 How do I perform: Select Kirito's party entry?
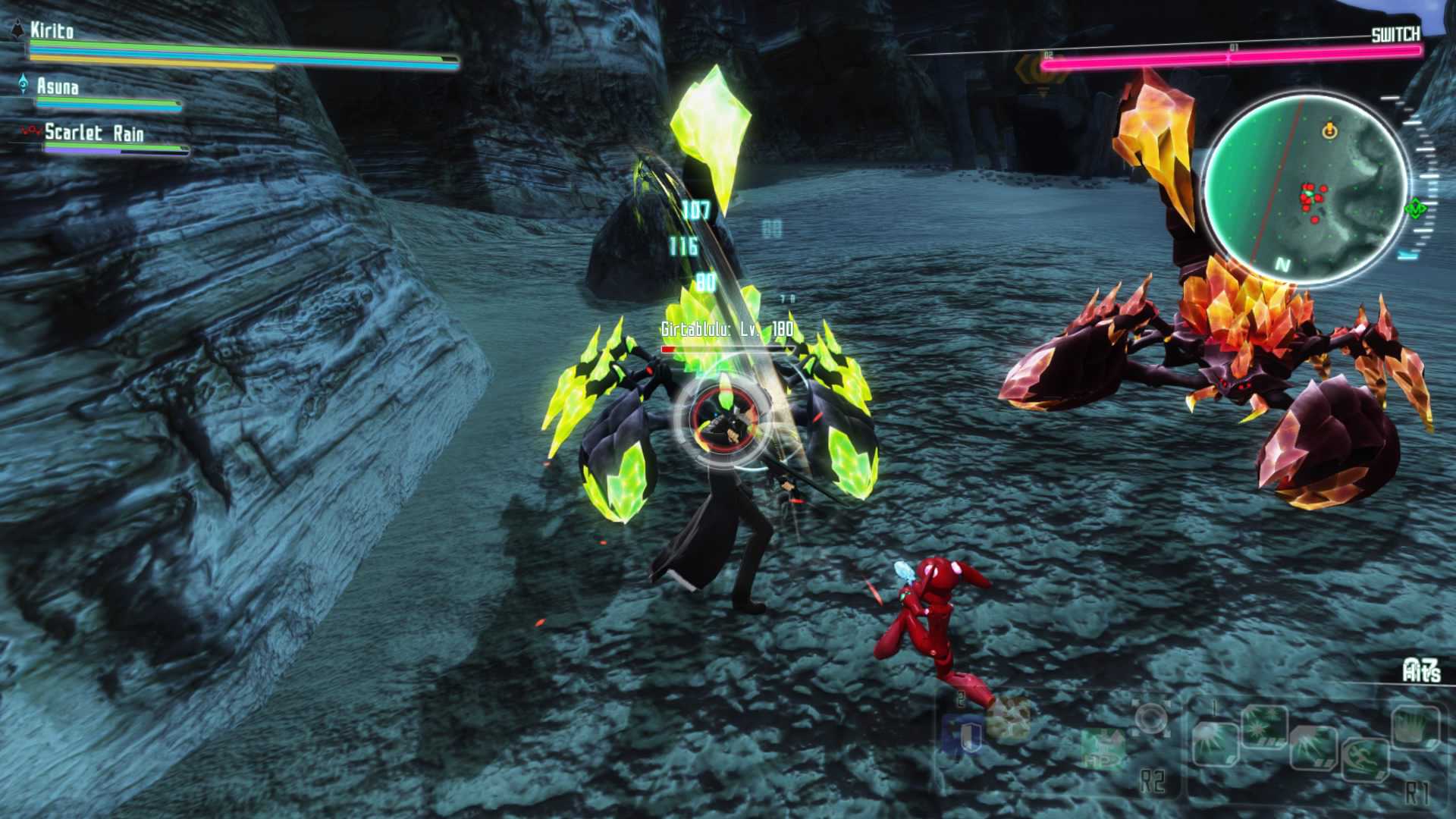pyautogui.click(x=52, y=31)
